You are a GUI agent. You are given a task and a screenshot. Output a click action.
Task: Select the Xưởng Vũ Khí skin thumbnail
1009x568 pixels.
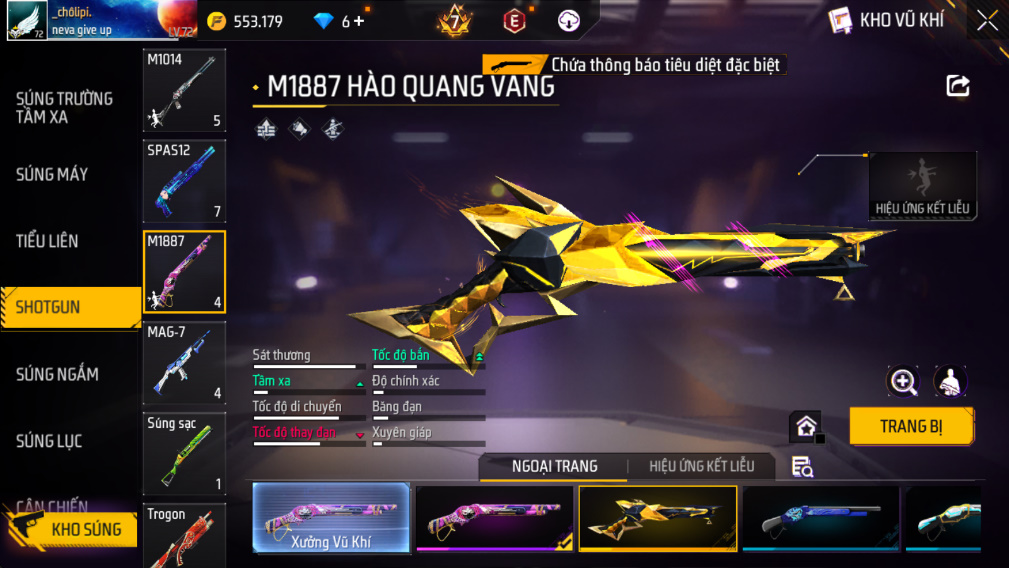click(331, 518)
